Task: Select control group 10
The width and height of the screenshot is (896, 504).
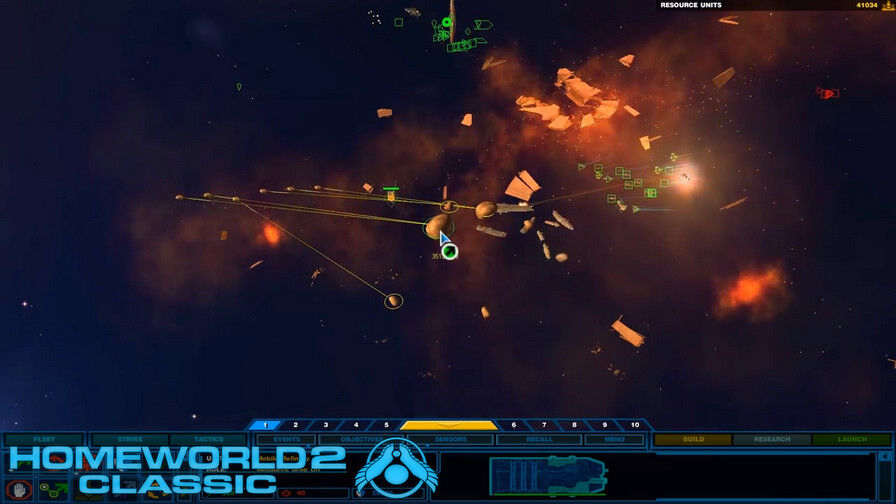Action: click(634, 425)
